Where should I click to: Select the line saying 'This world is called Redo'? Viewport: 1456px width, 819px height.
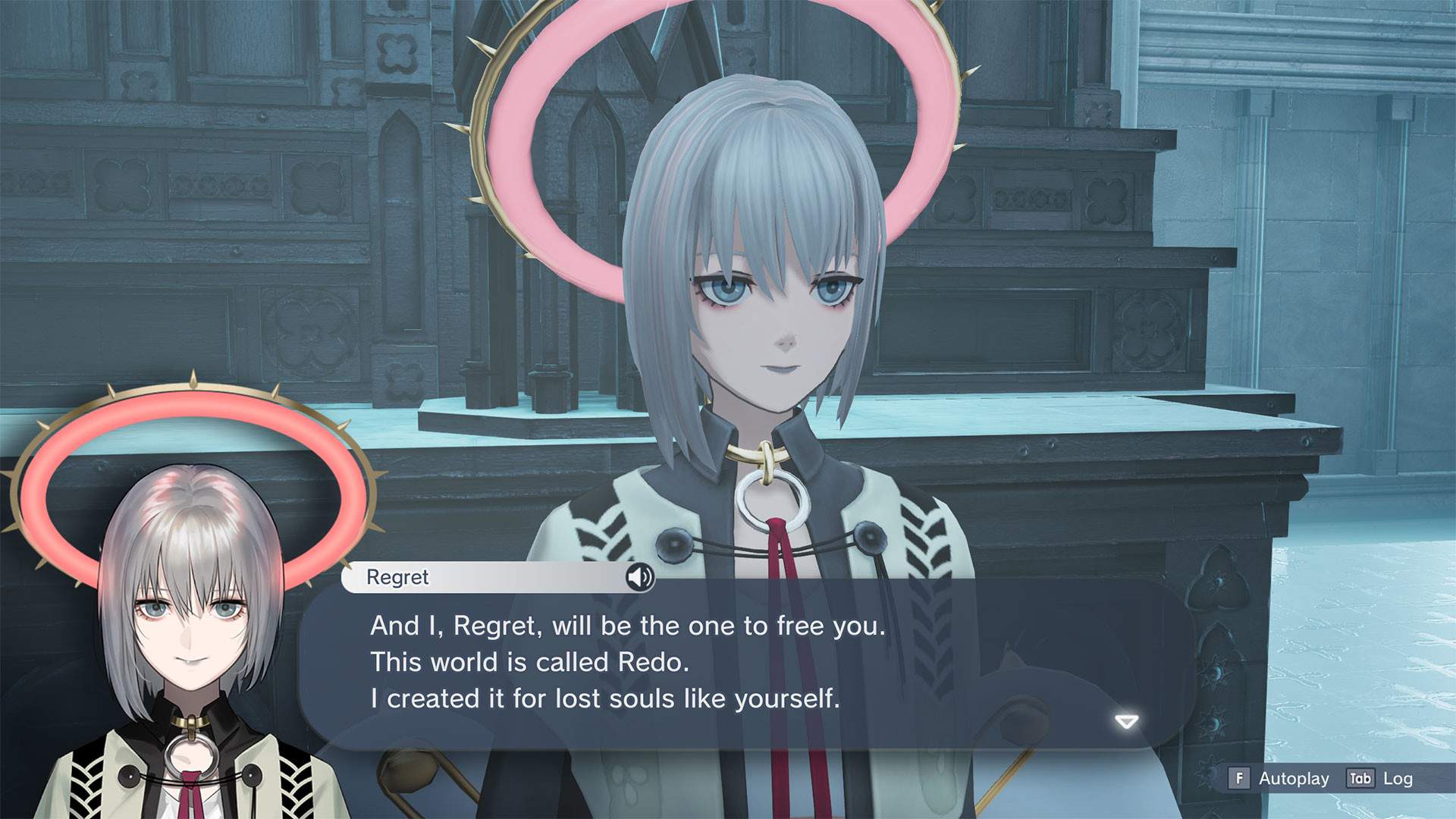click(x=531, y=661)
